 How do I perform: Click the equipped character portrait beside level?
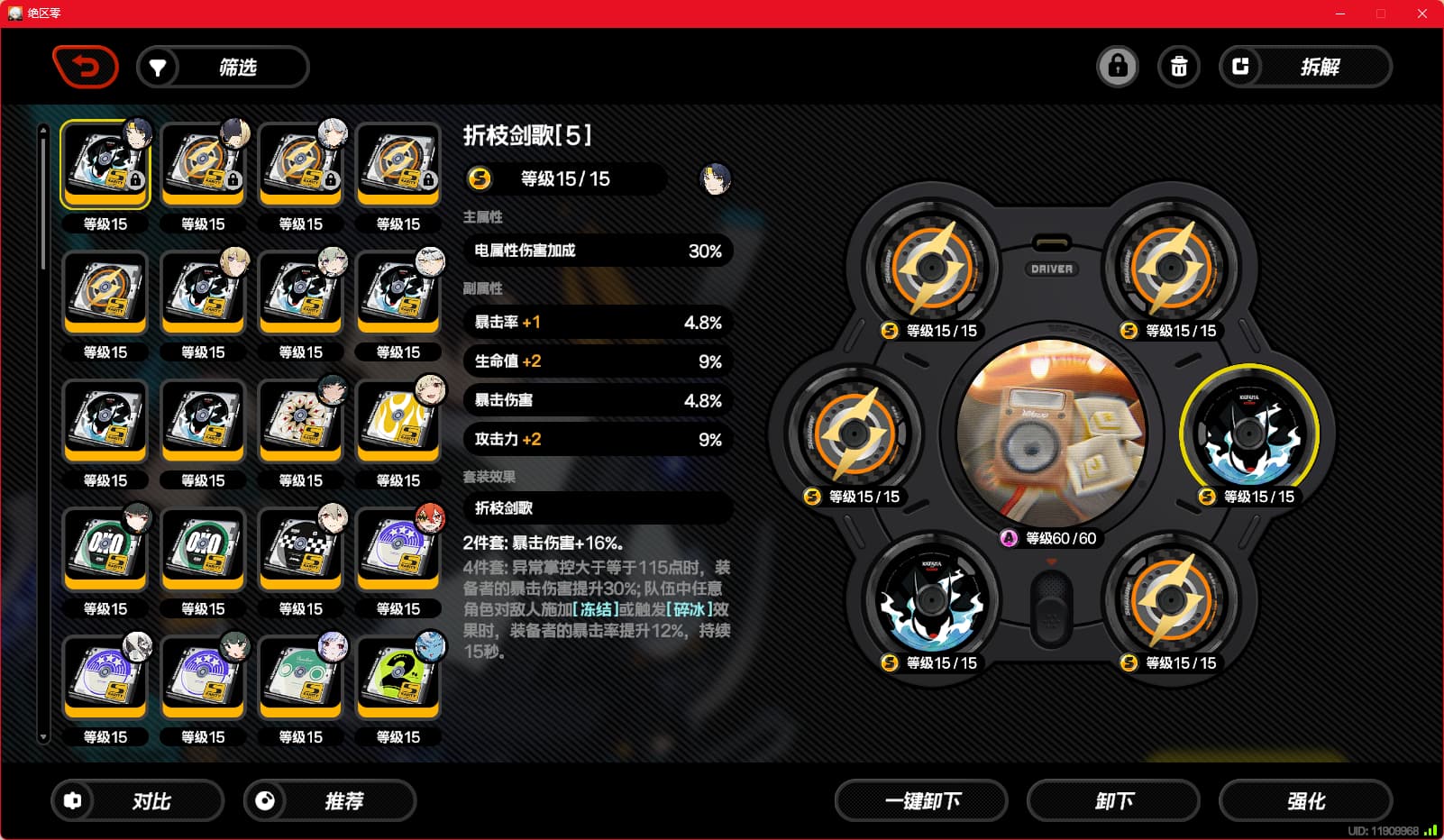716,179
